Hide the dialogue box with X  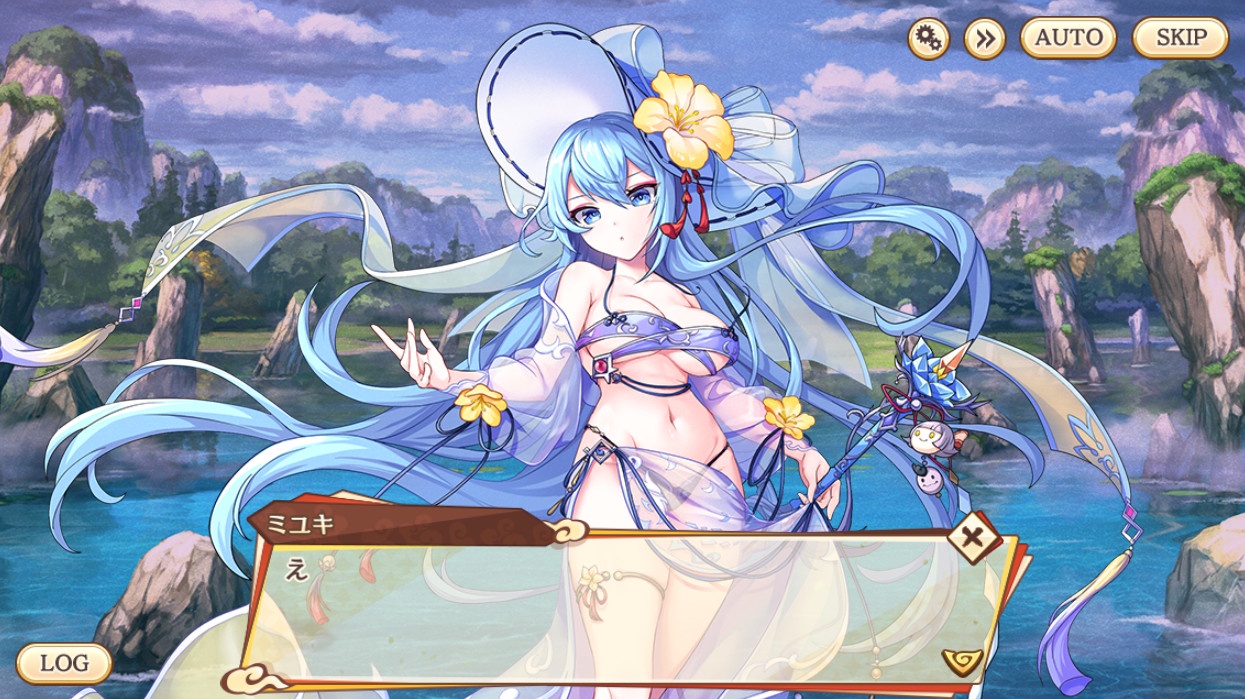pyautogui.click(x=969, y=537)
